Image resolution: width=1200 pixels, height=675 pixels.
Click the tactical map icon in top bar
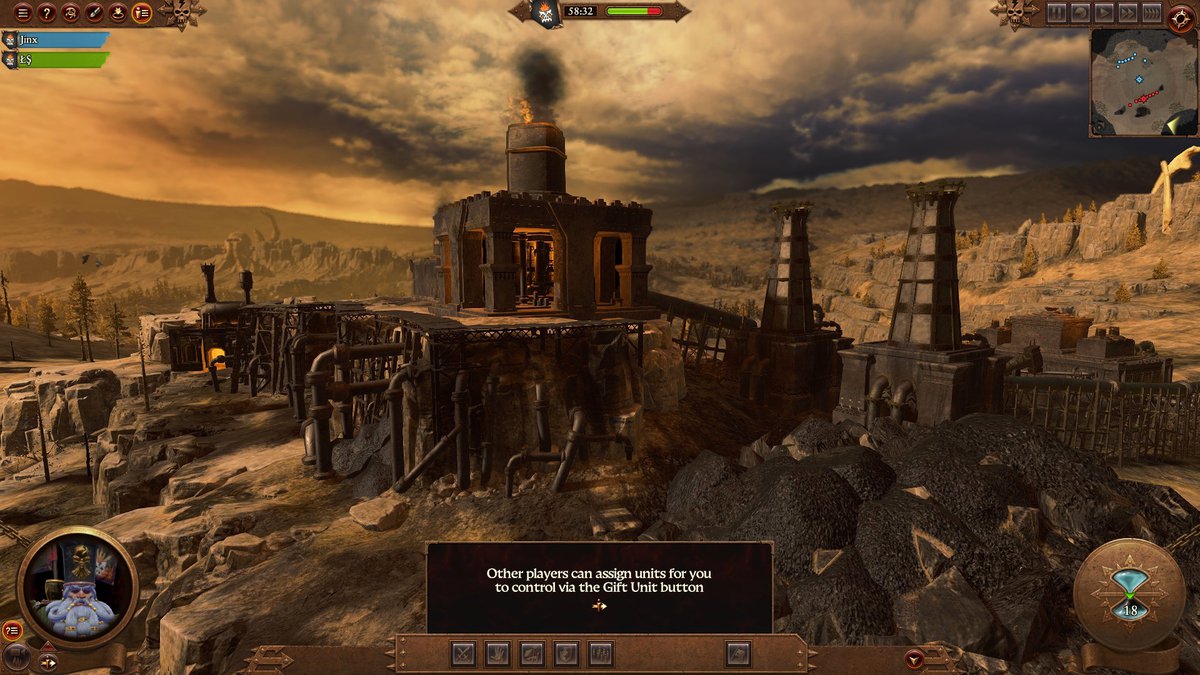(118, 13)
